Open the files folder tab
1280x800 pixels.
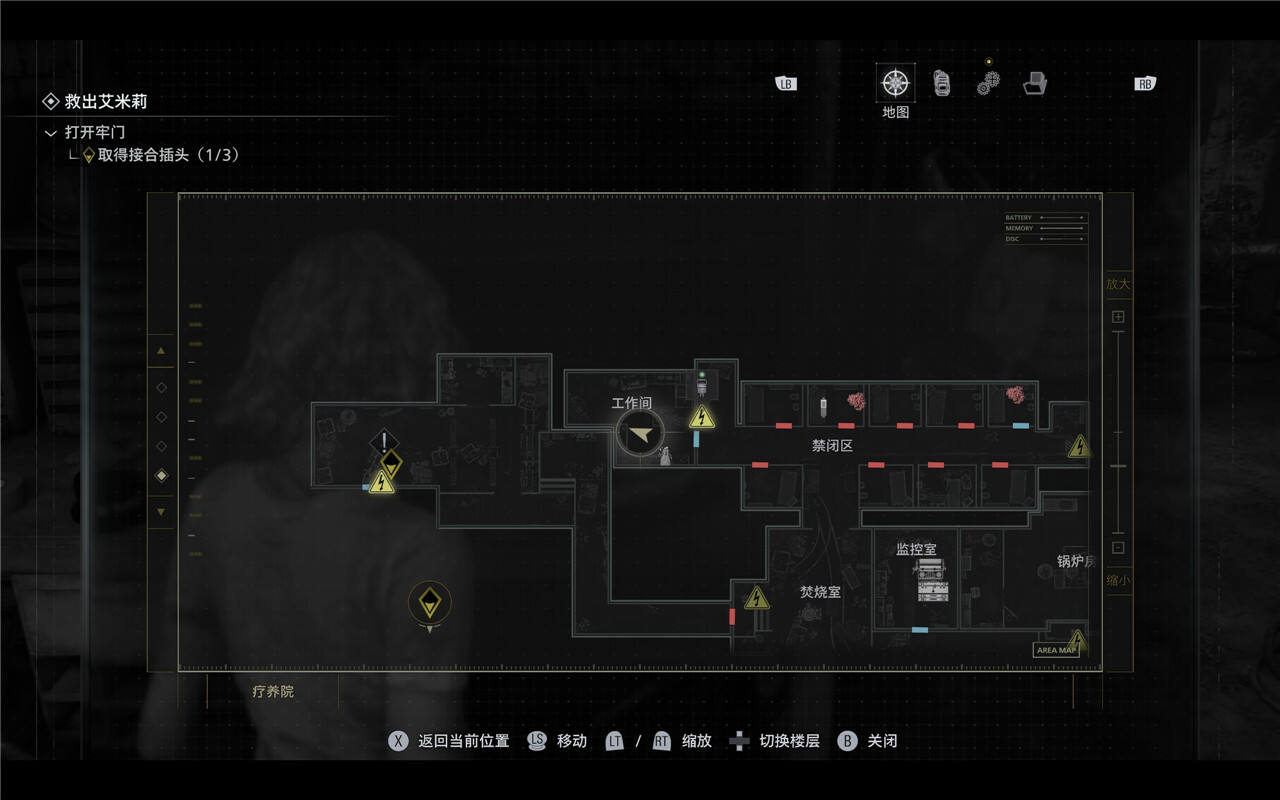(1035, 84)
